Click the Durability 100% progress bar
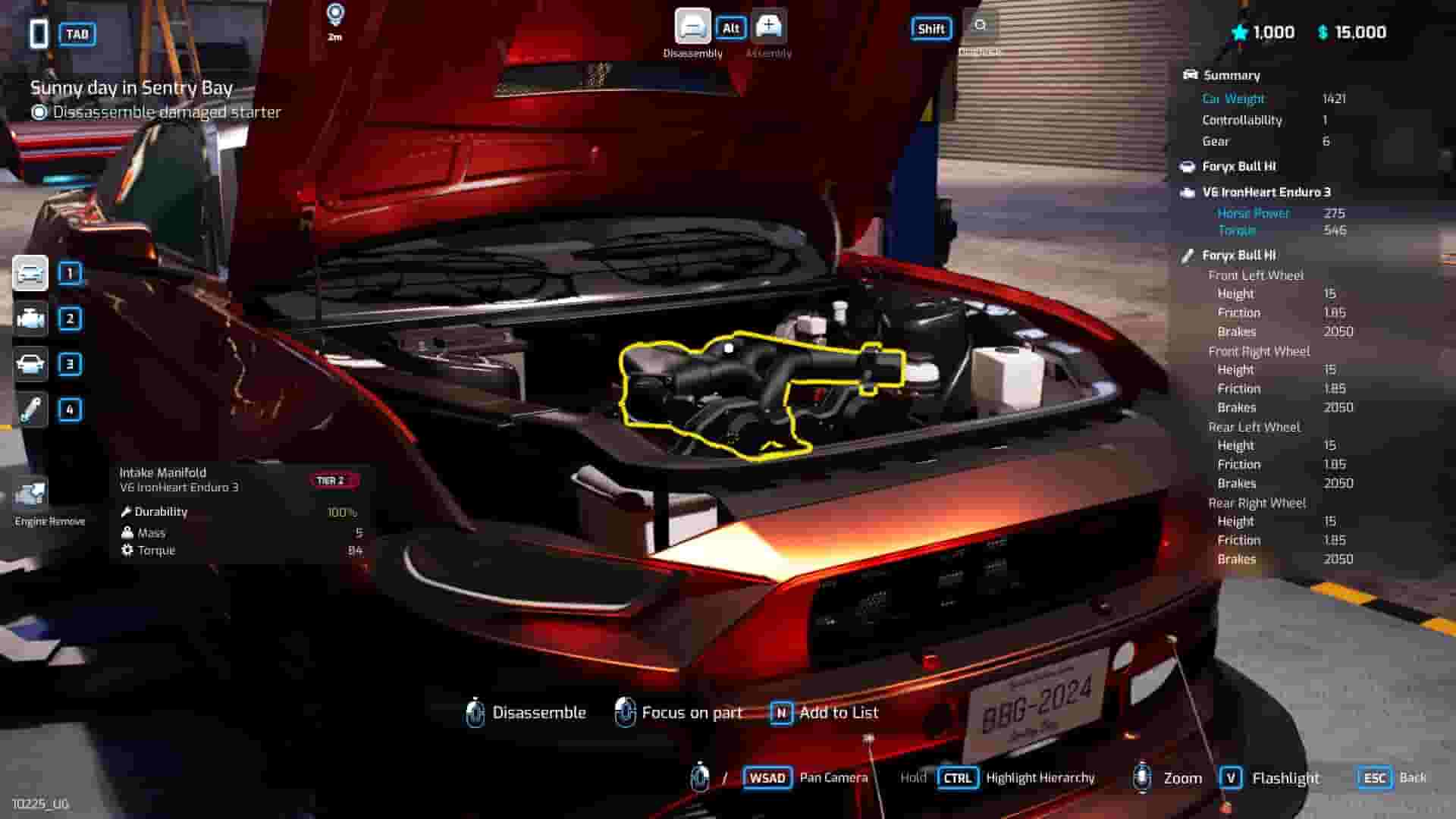The width and height of the screenshot is (1456, 819). click(243, 512)
